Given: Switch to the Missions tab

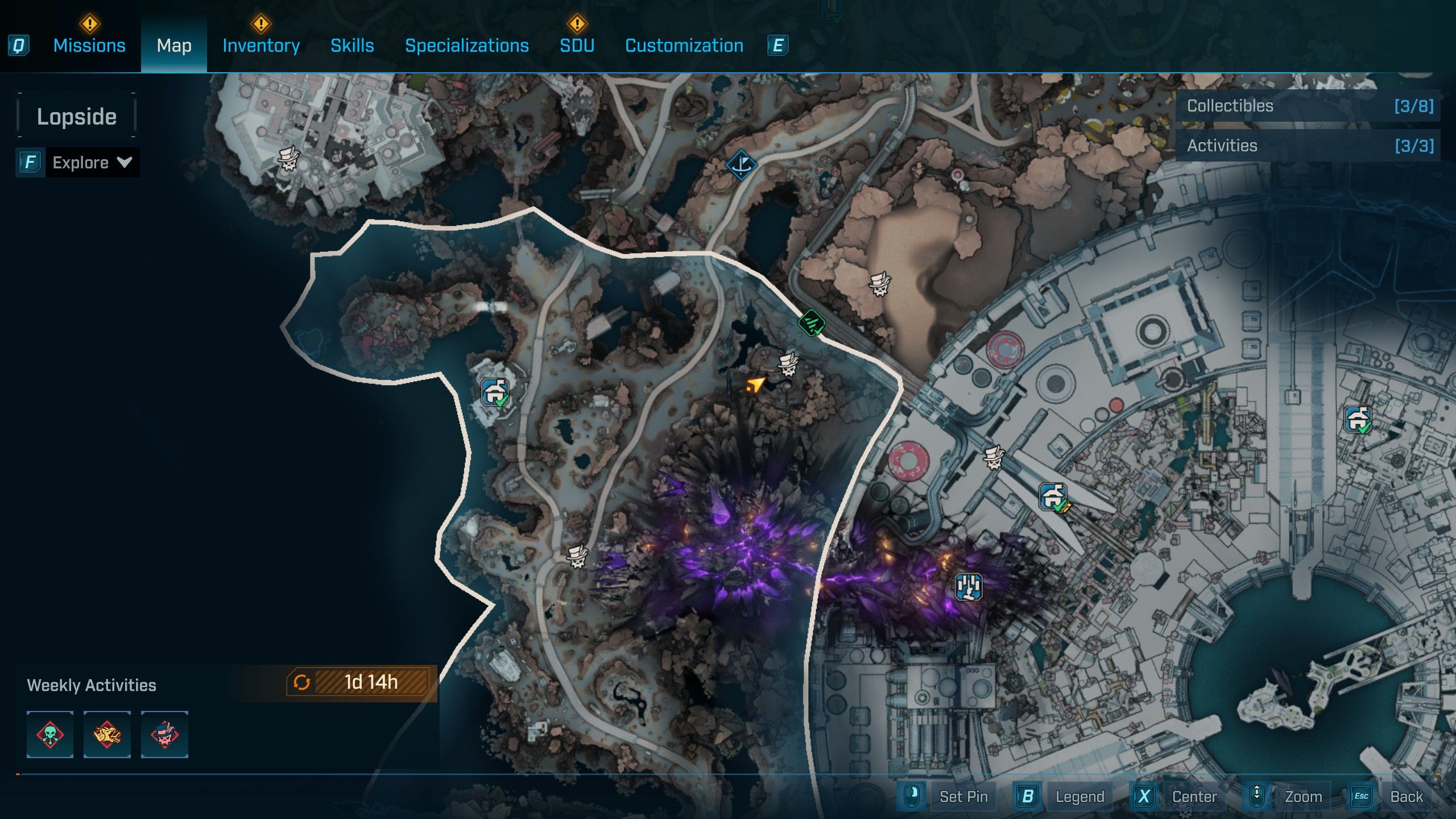Looking at the screenshot, I should (x=89, y=45).
